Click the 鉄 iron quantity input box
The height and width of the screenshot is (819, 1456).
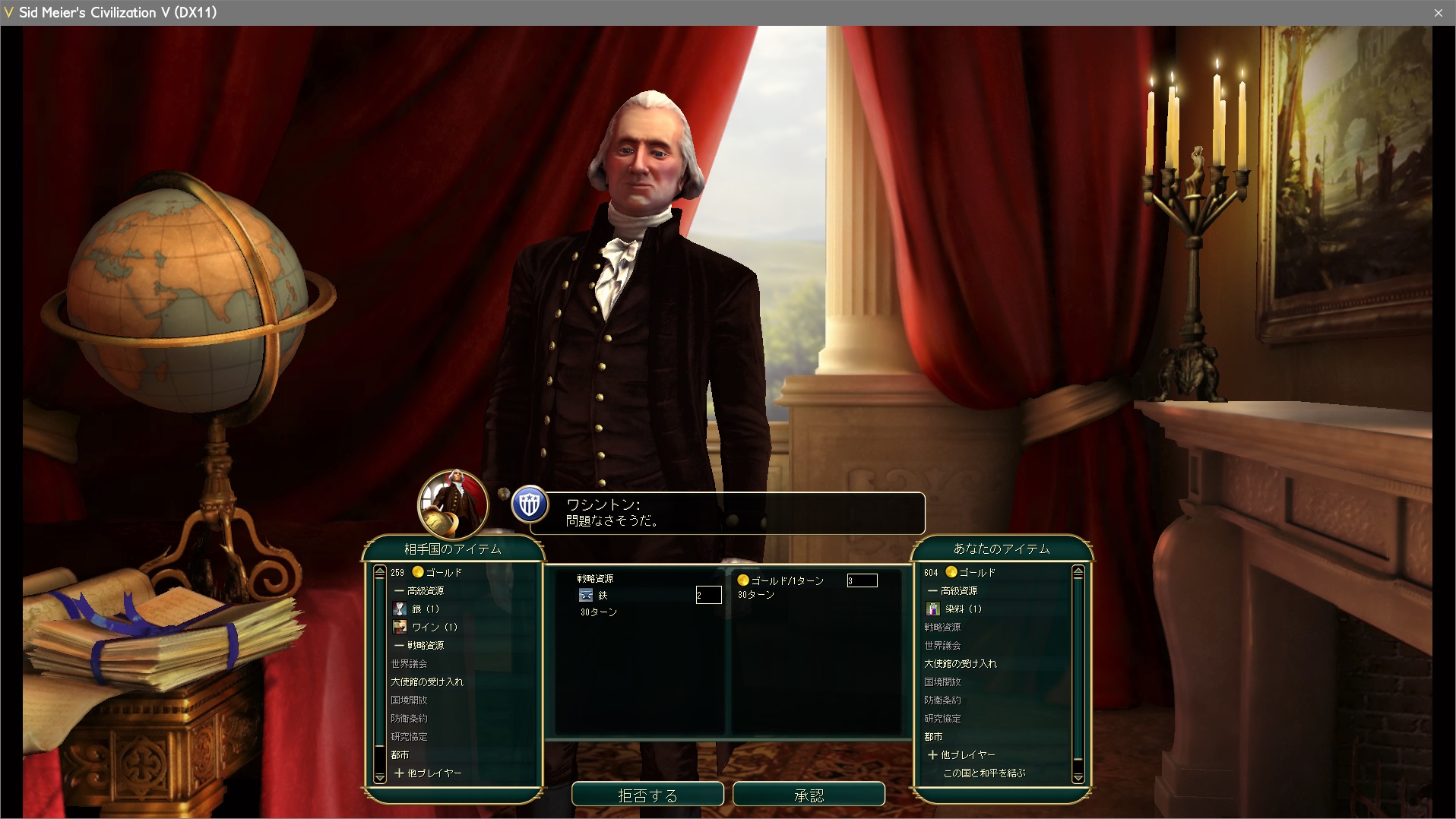[708, 595]
